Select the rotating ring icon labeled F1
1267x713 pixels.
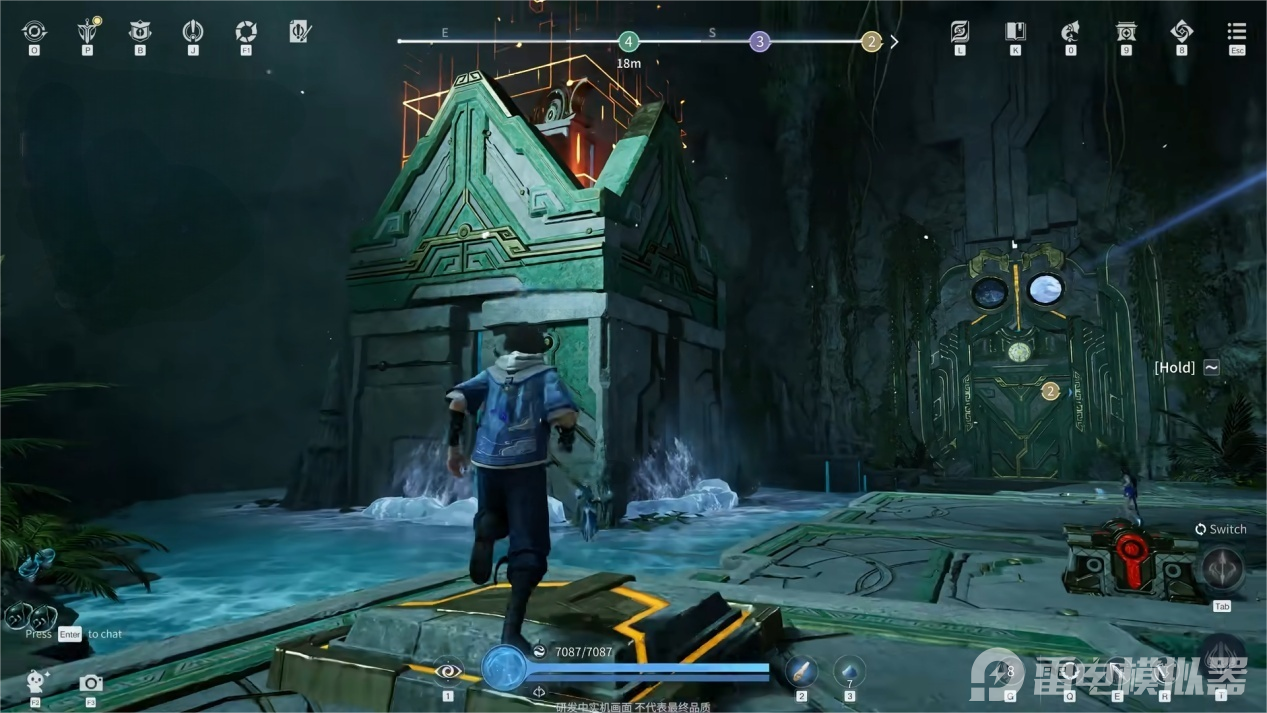[246, 32]
